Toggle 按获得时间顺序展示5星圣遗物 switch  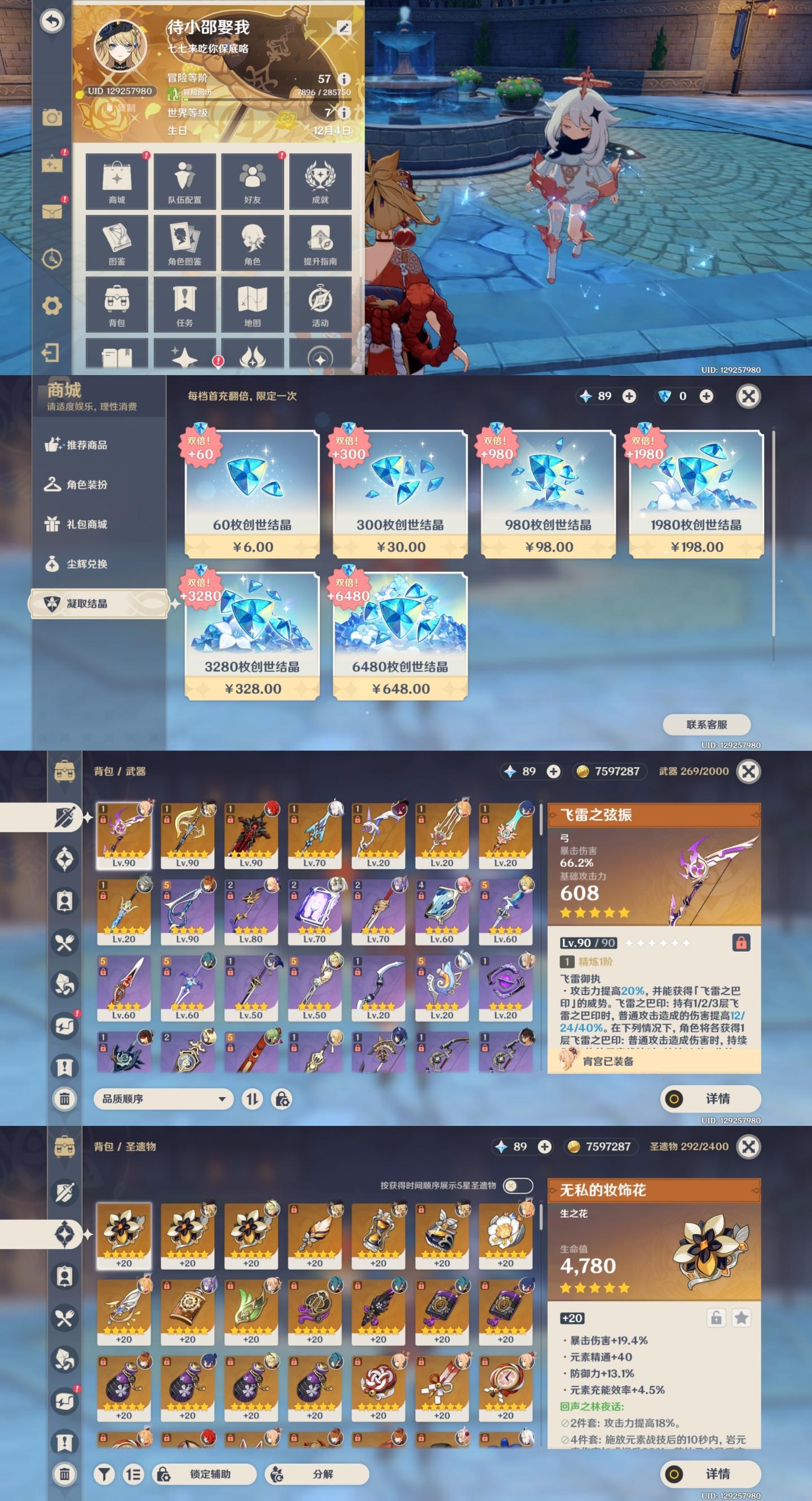coord(517,1186)
